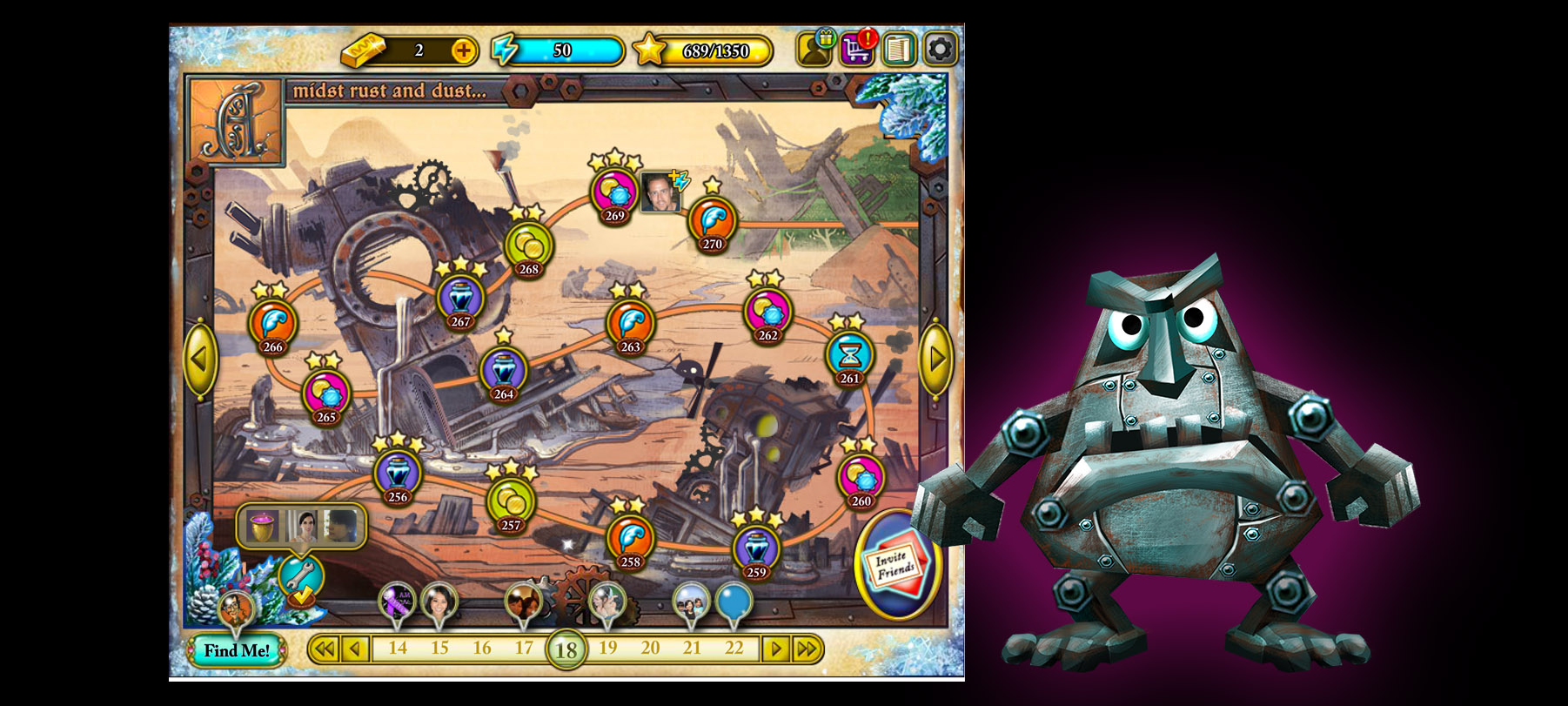Select level 263 feather node
This screenshot has width=1568, height=706.
pos(630,325)
